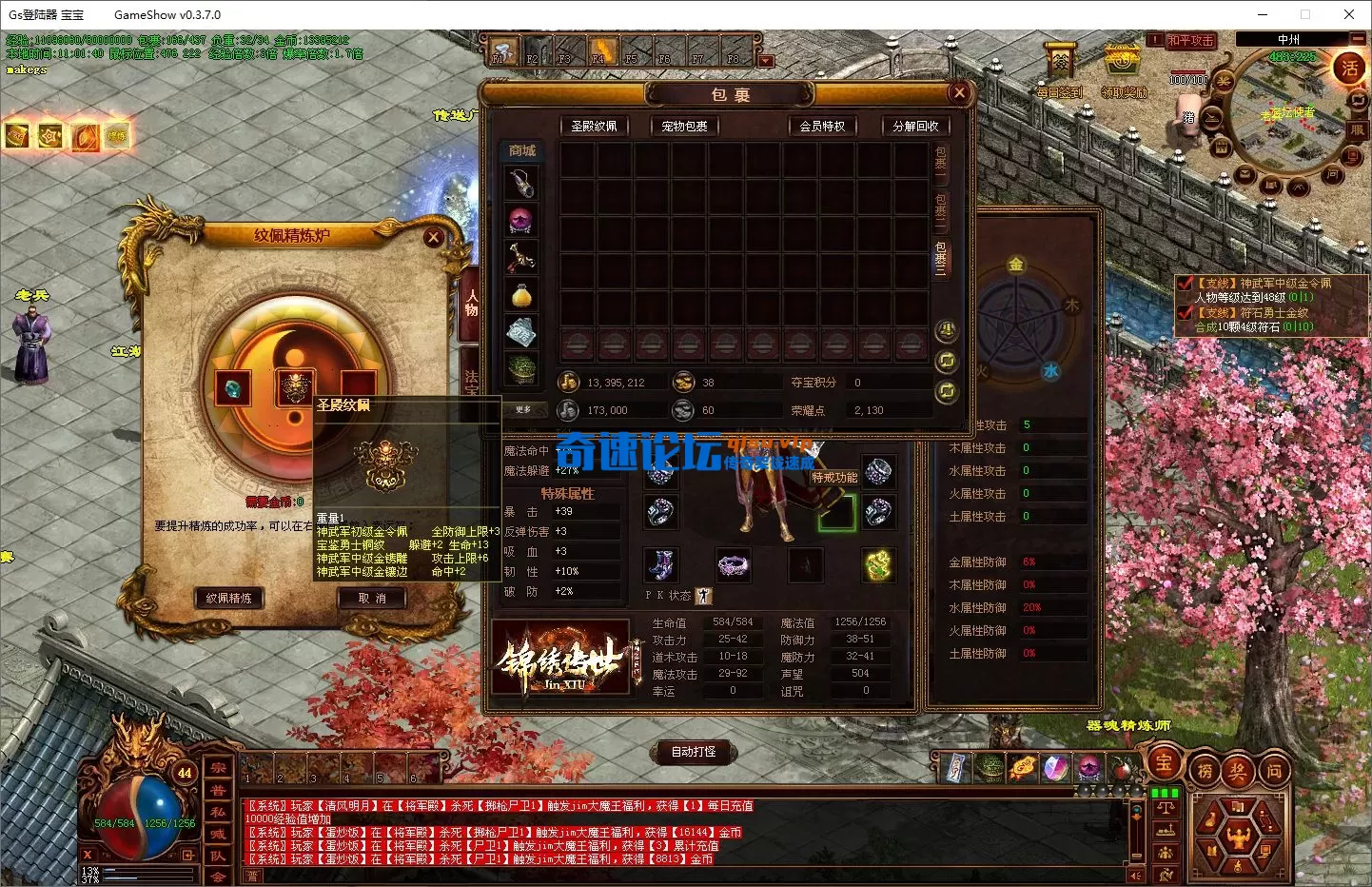This screenshot has height=887, width=1372.
Task: Expand 更多 in the mall sidebar
Action: coord(521,410)
